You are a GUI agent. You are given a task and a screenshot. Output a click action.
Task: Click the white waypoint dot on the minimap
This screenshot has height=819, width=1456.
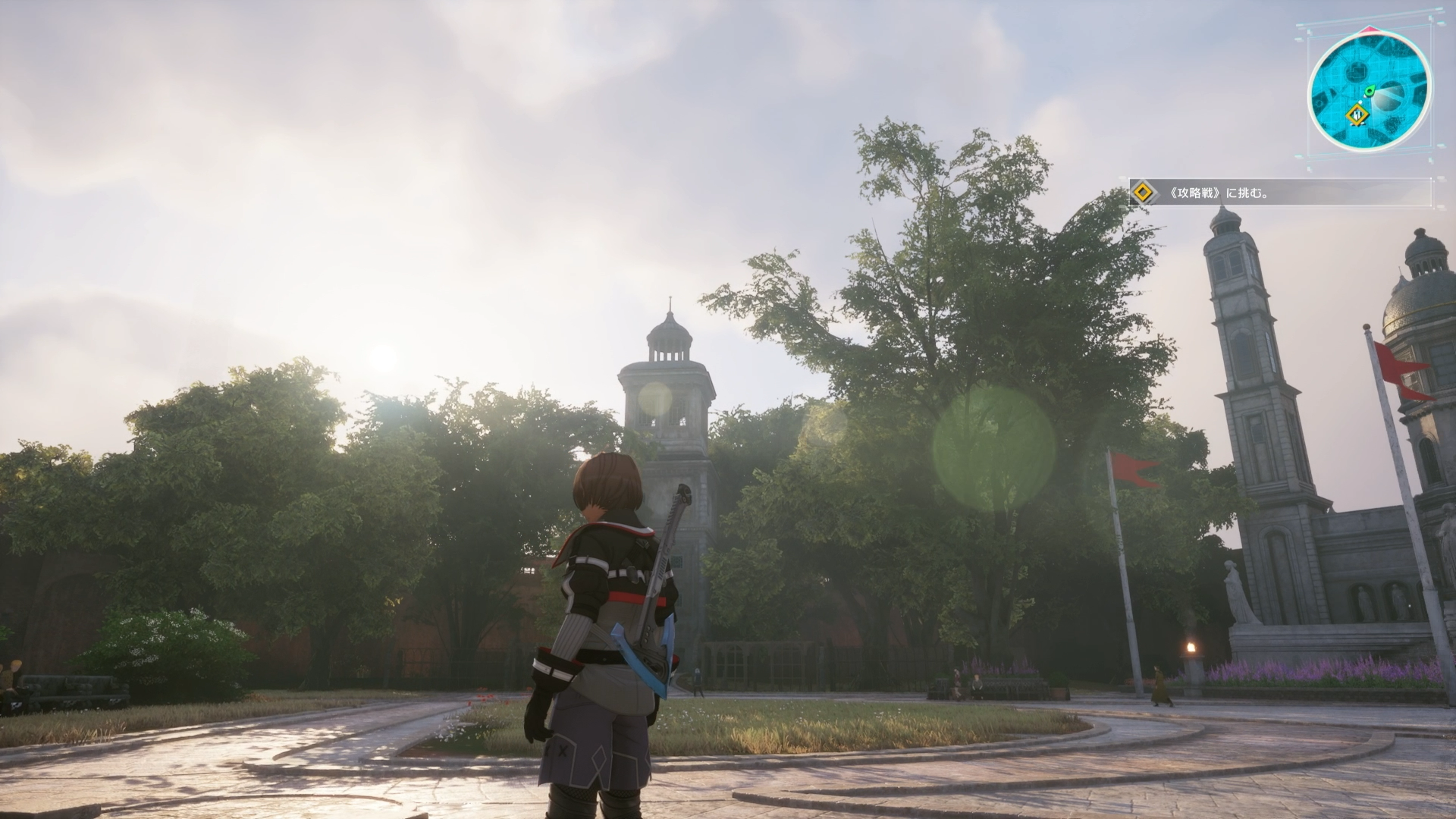coord(1360,102)
